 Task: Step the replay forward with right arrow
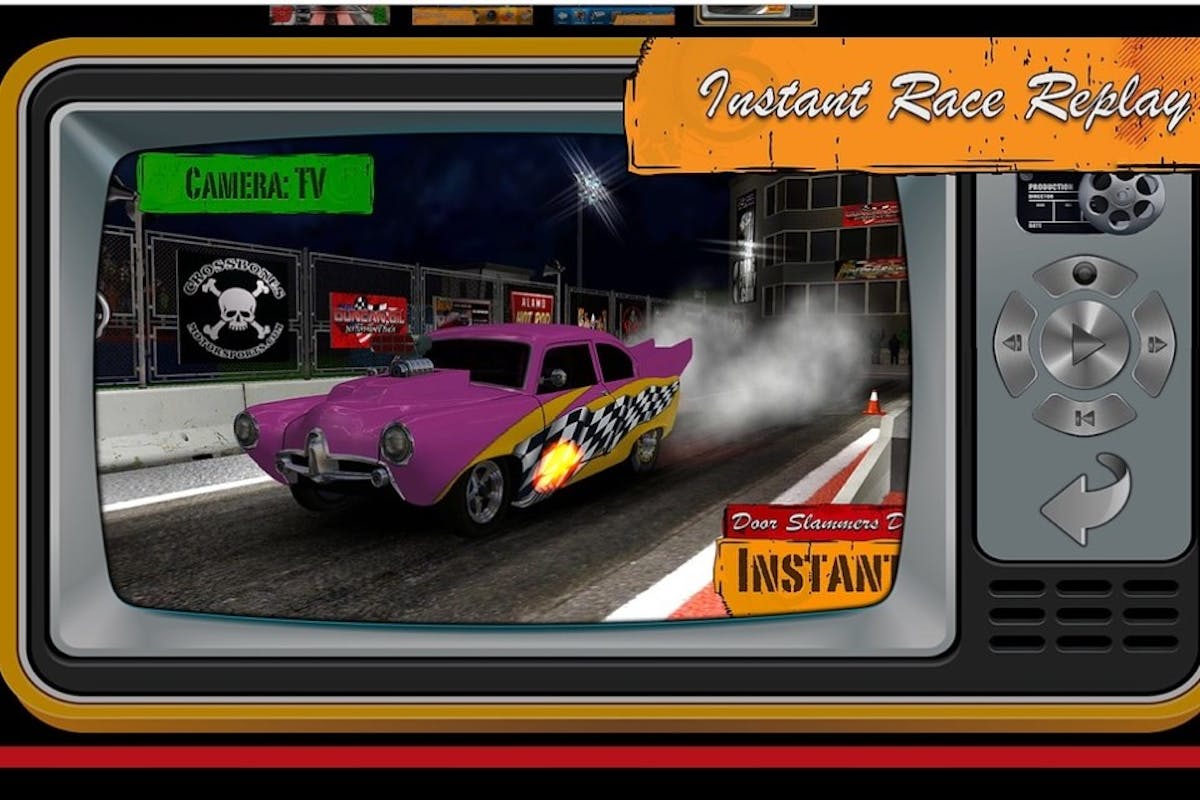(x=1155, y=344)
